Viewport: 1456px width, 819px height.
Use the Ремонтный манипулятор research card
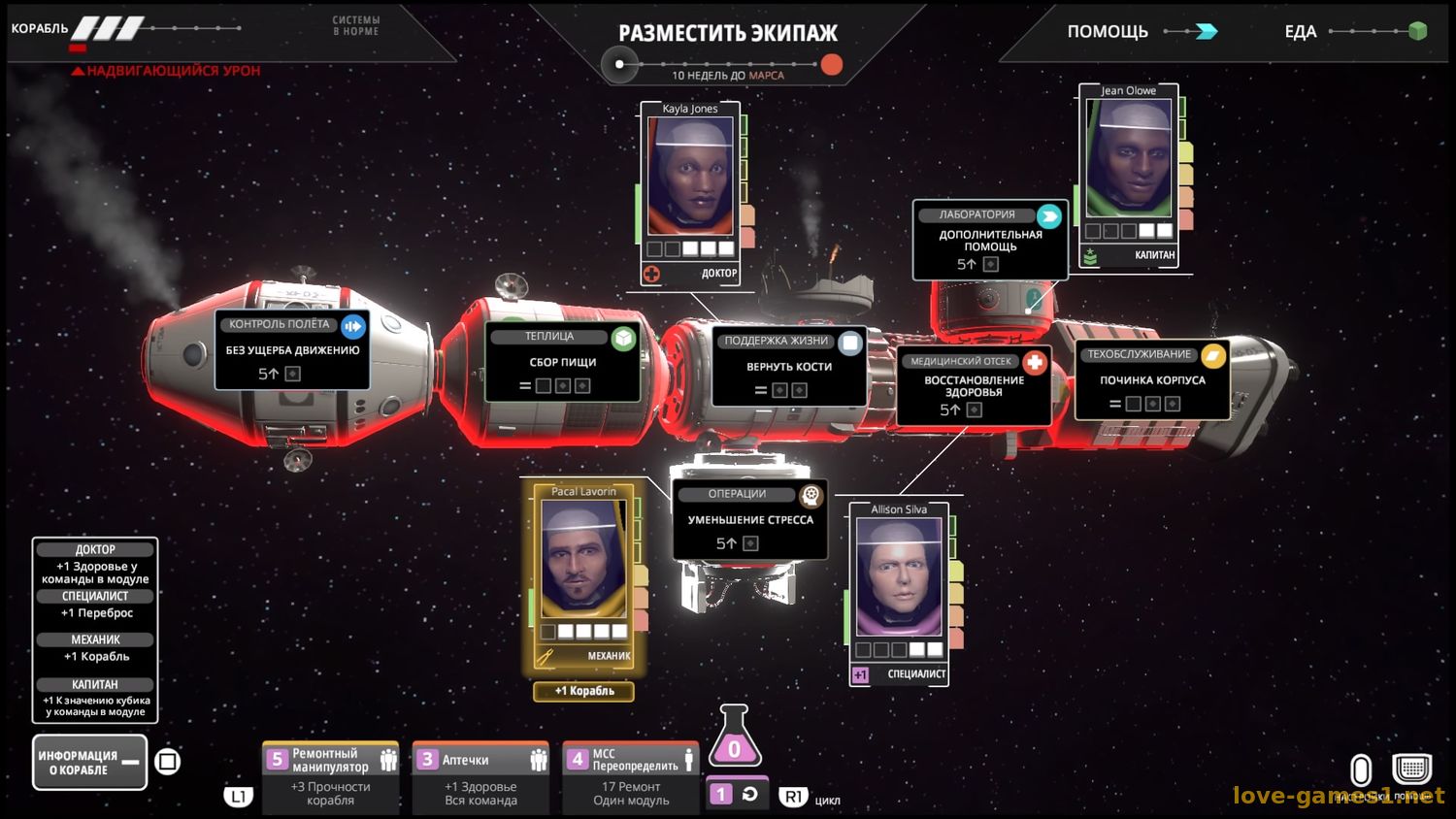(x=331, y=777)
